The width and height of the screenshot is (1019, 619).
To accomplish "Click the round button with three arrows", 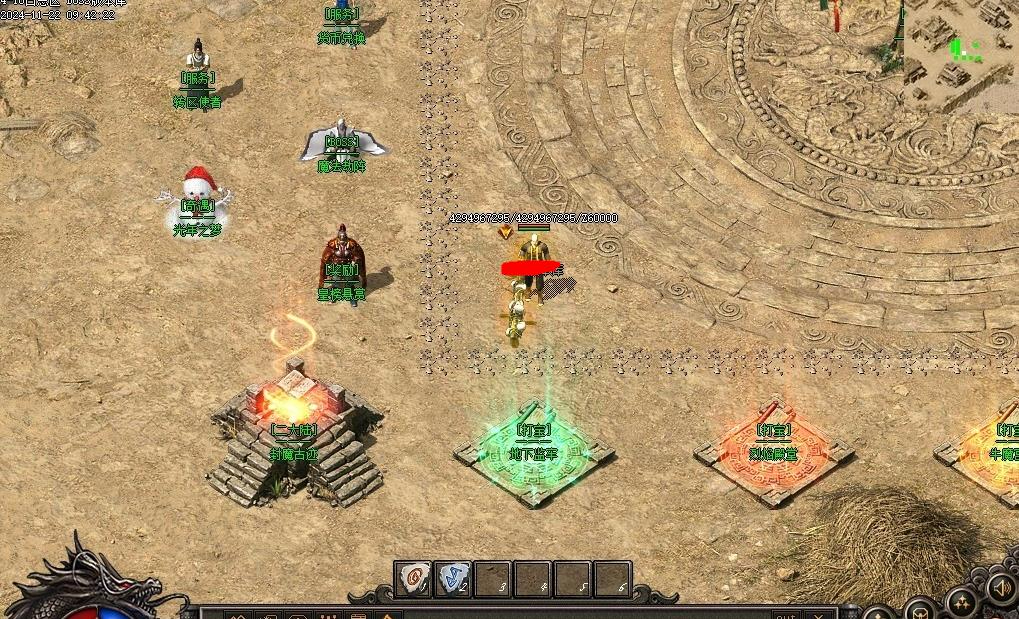I will [x=962, y=602].
